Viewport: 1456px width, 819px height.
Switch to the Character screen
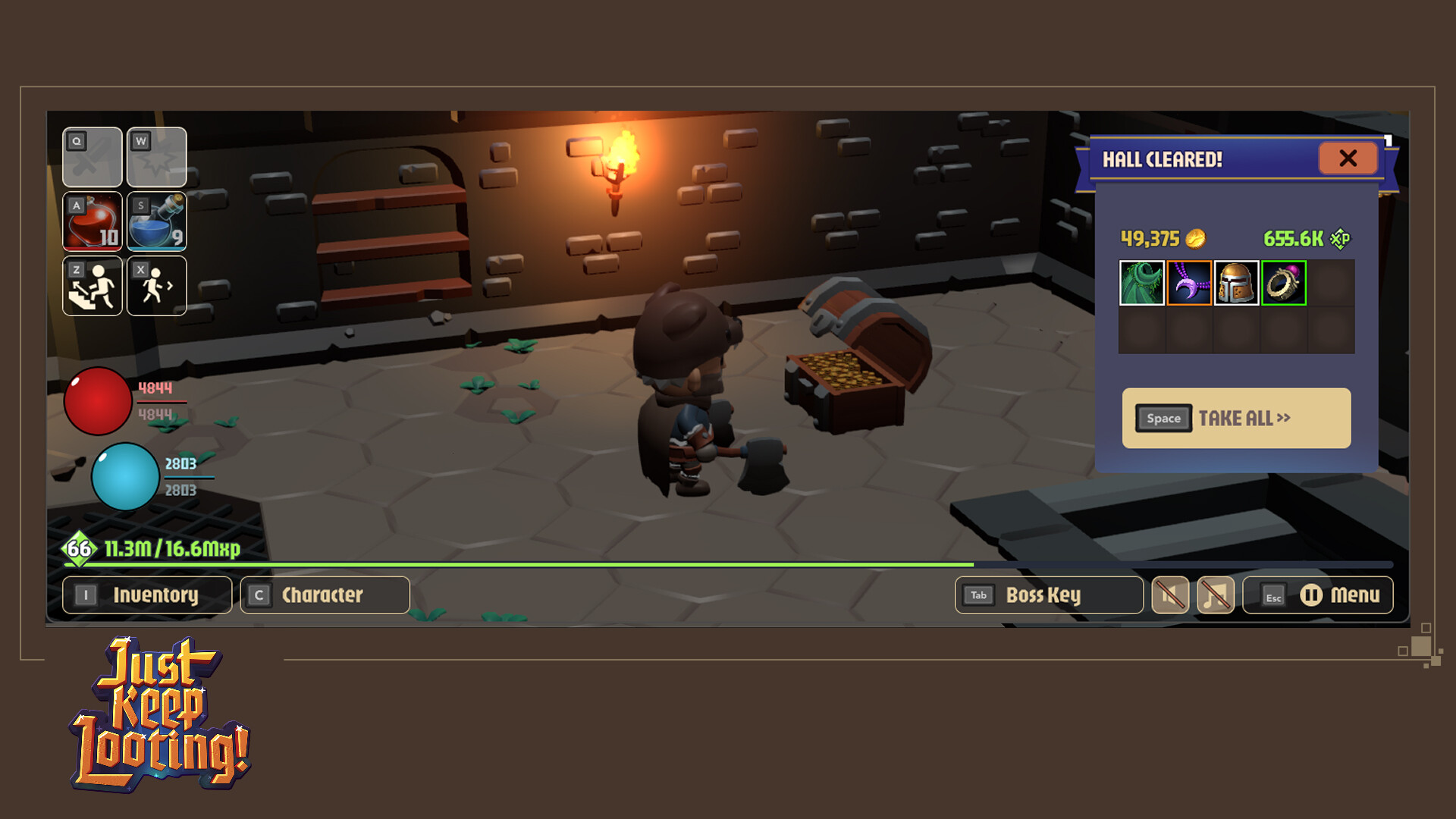[x=324, y=595]
